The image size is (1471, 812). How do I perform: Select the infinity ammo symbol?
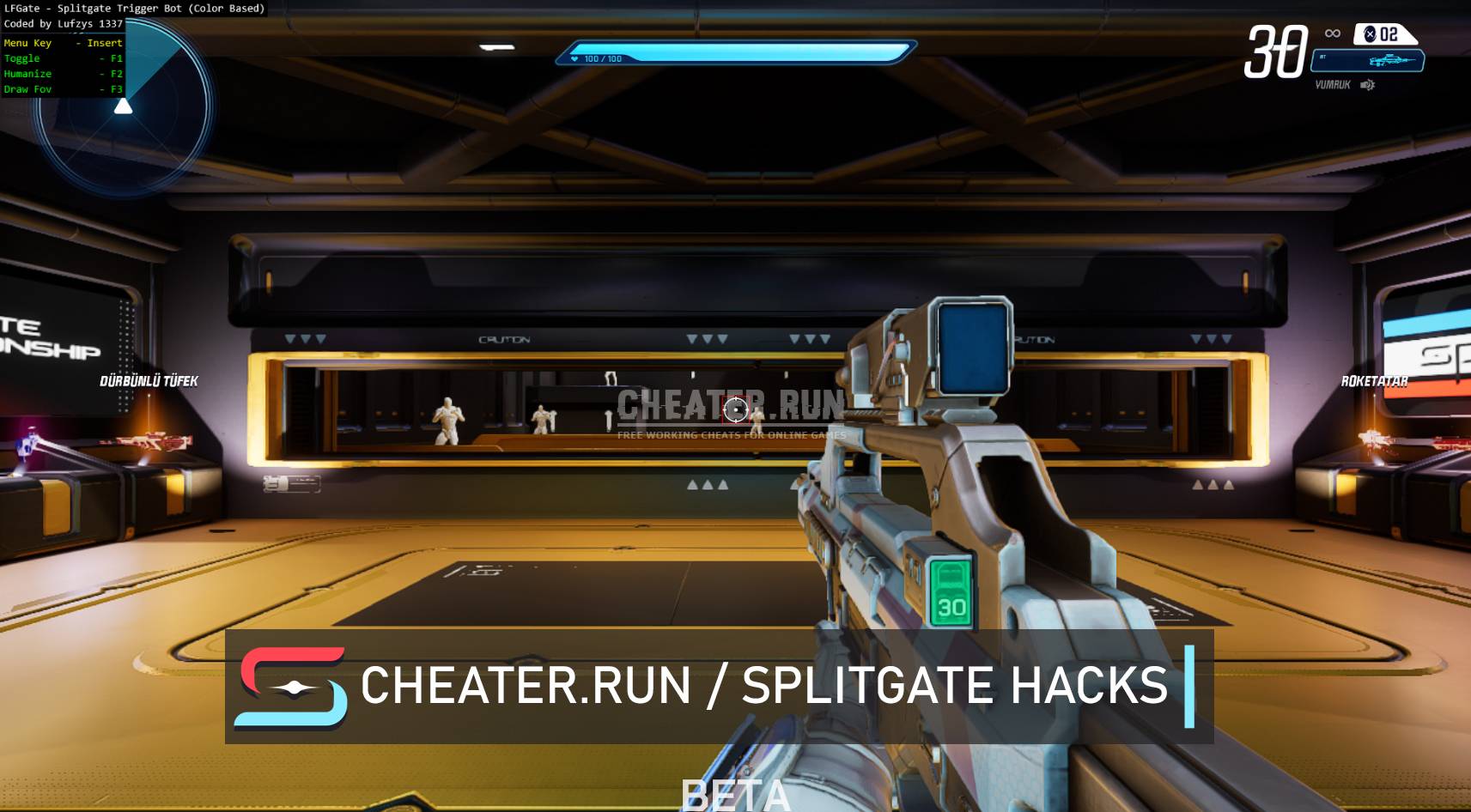tap(1332, 33)
